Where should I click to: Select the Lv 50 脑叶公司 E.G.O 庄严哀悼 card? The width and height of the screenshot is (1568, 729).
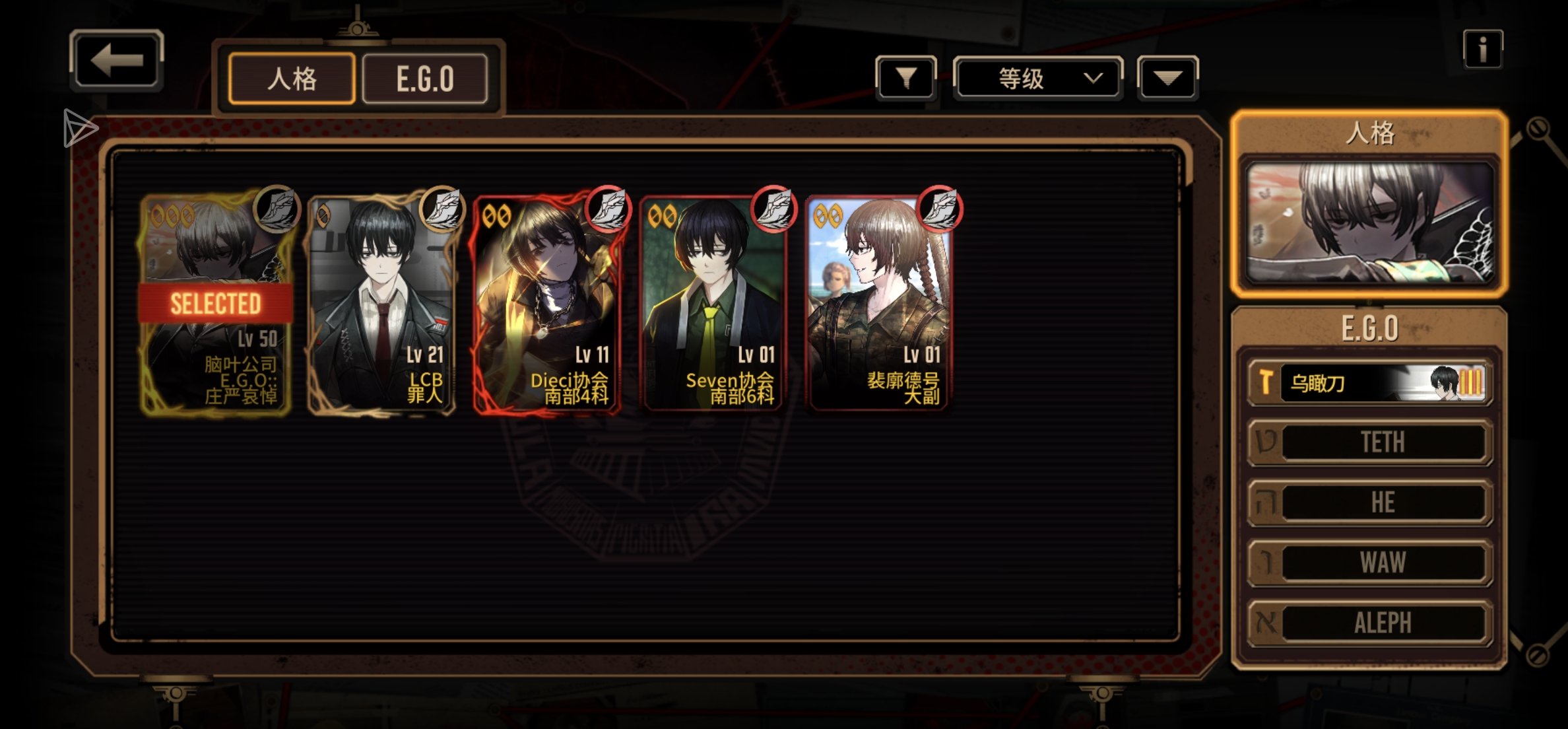coord(216,304)
